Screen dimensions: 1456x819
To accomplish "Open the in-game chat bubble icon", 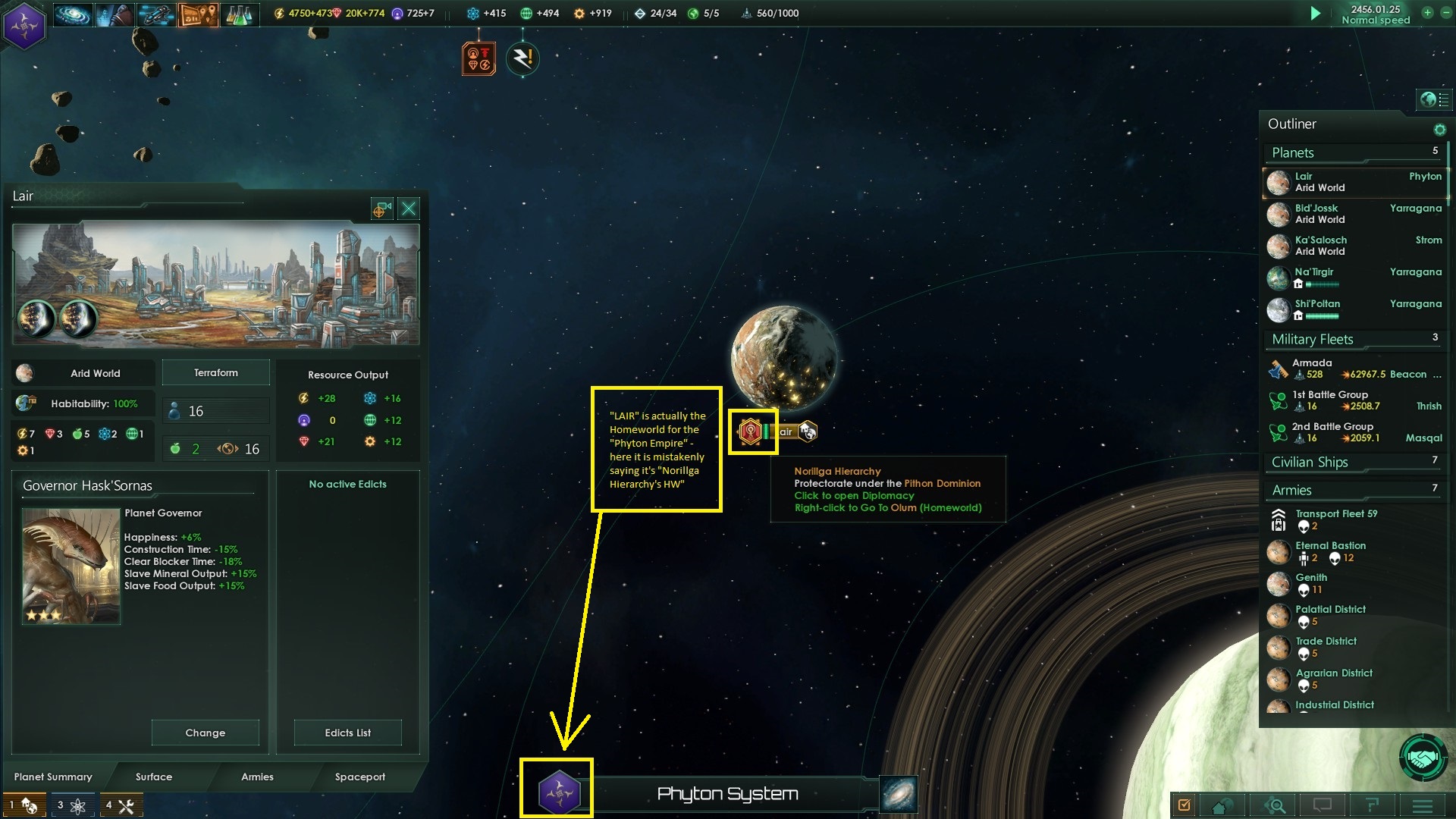I will 1323,805.
